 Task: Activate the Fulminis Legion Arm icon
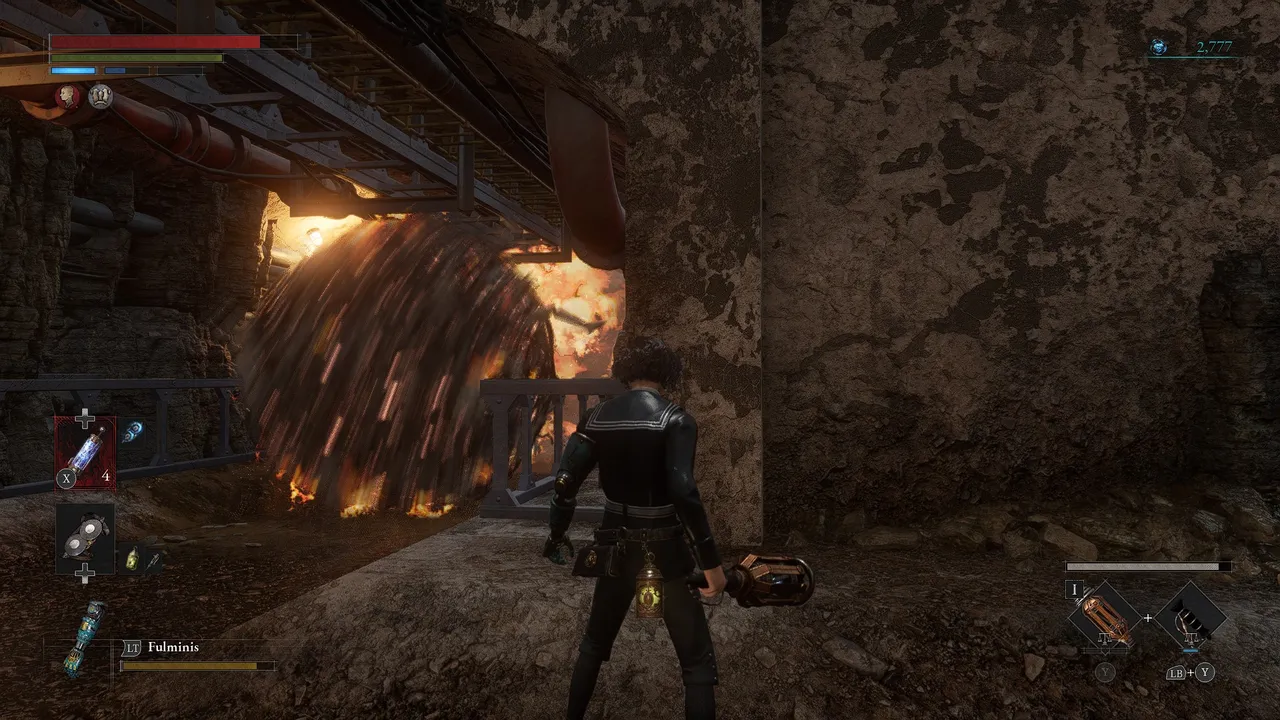click(x=85, y=637)
